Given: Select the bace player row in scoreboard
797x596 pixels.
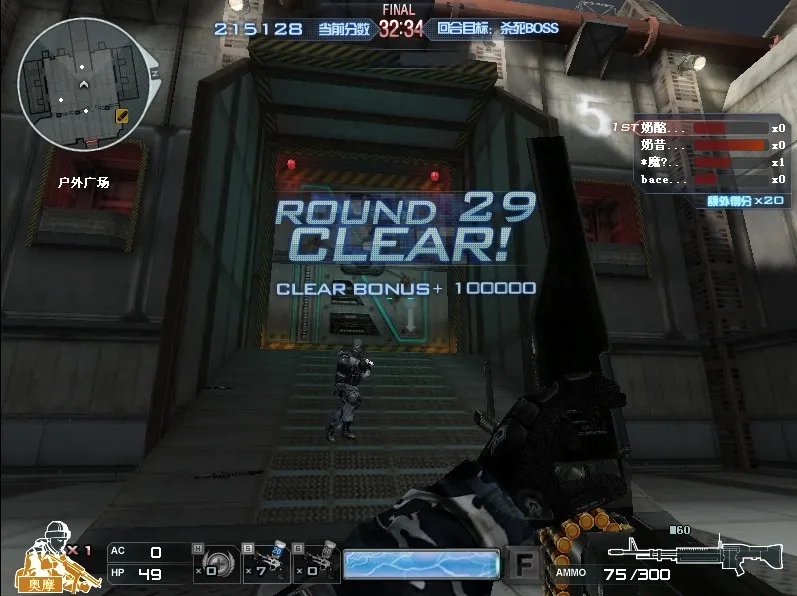Looking at the screenshot, I should coord(700,180).
